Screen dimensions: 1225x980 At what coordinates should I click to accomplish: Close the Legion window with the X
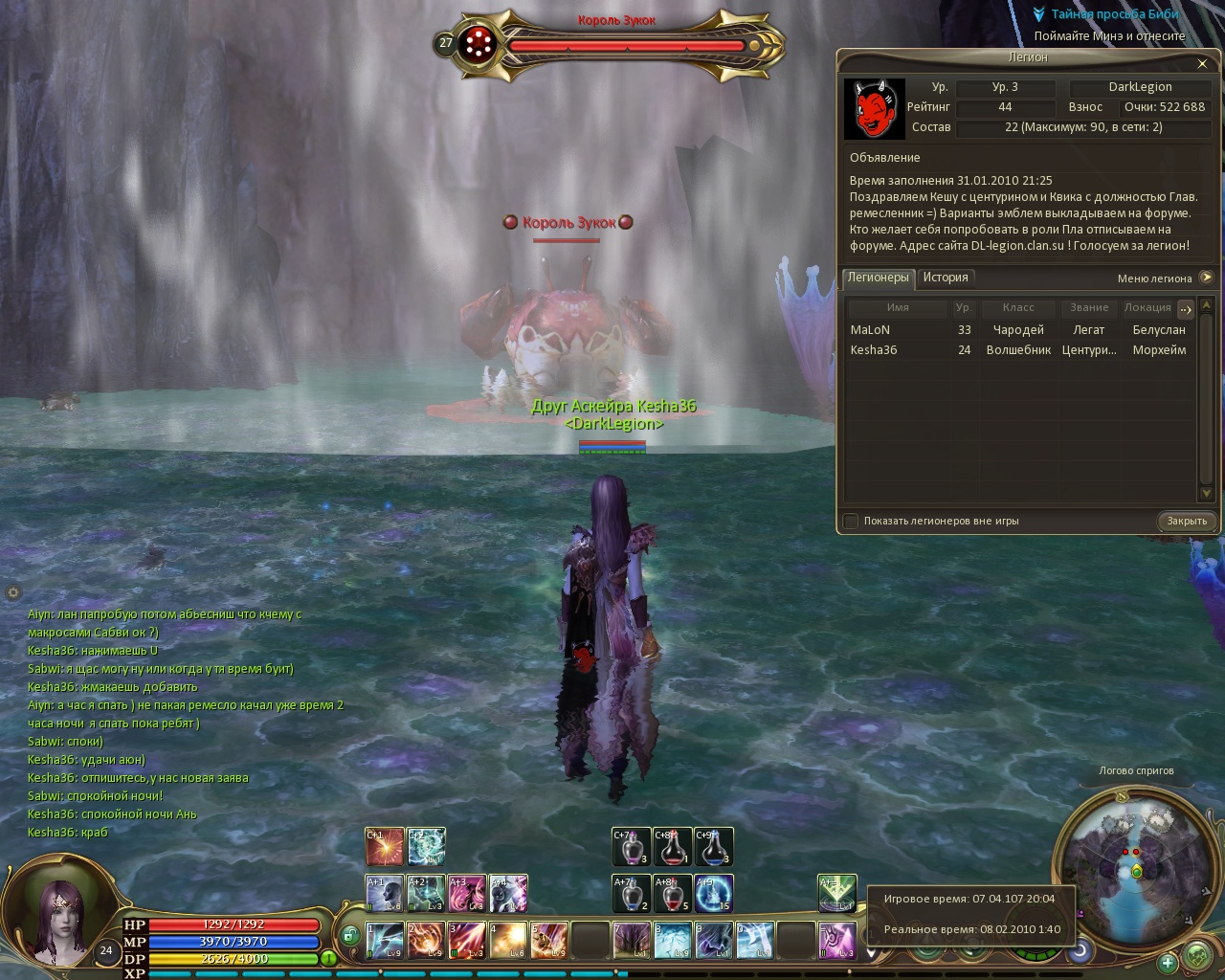coord(1202,64)
